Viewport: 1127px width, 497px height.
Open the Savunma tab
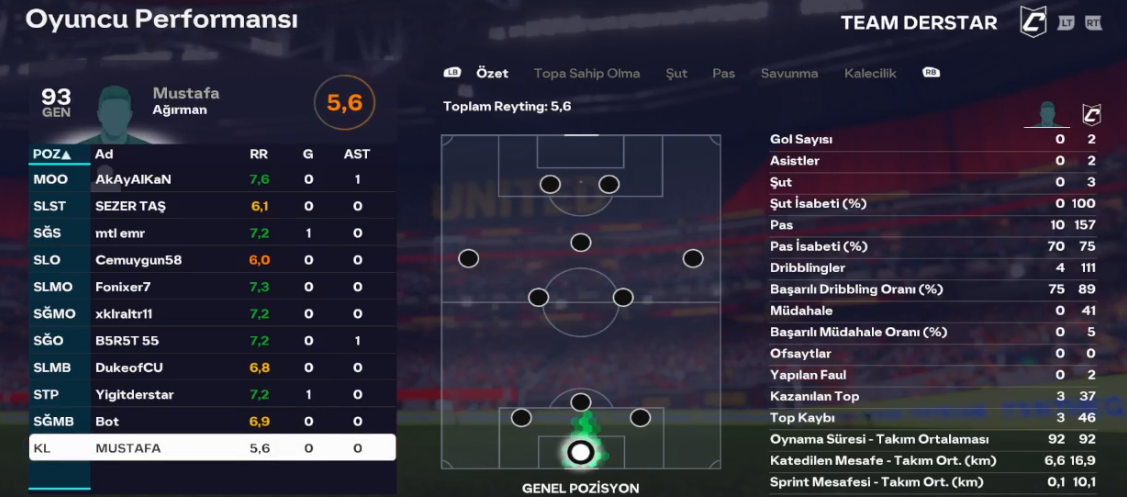click(x=789, y=73)
